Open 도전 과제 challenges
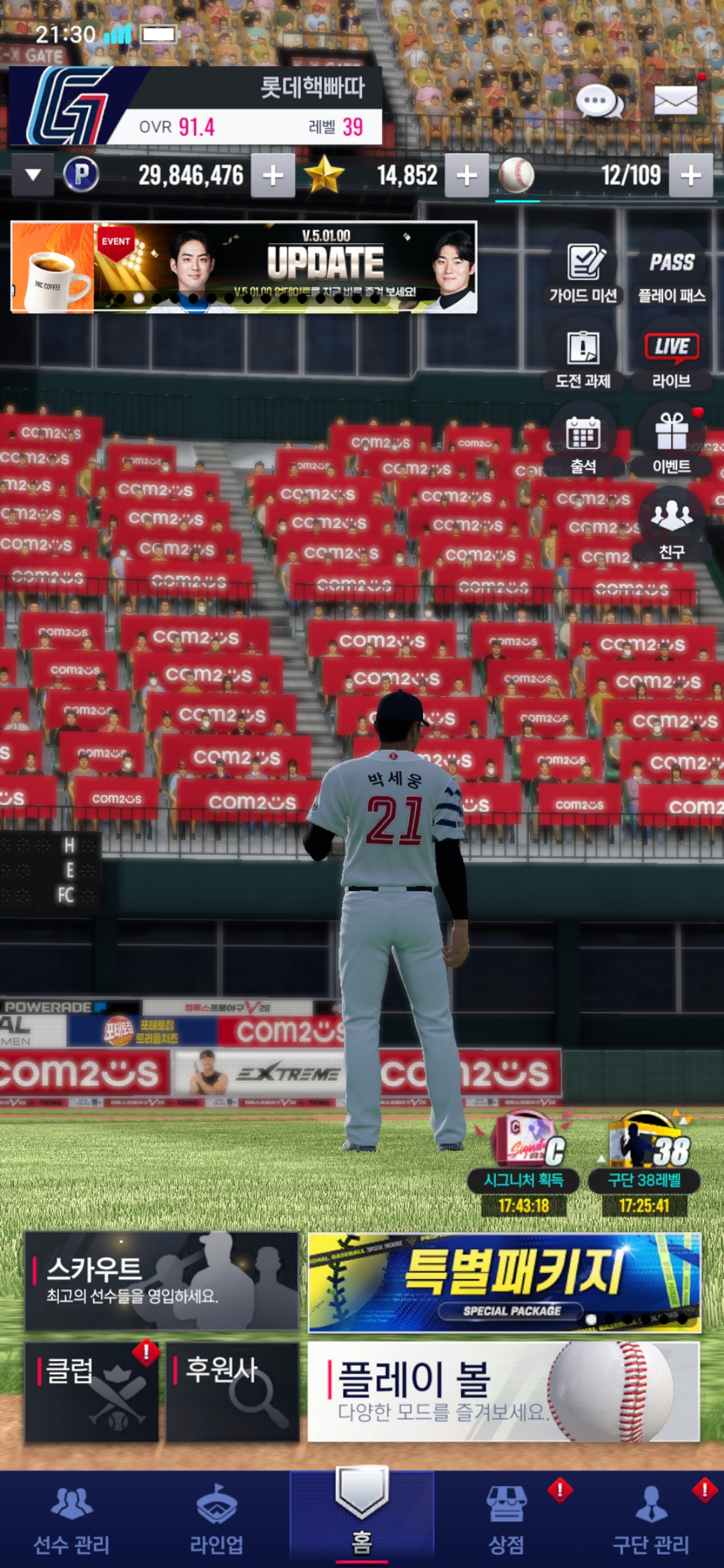The width and height of the screenshot is (724, 1568). (583, 356)
